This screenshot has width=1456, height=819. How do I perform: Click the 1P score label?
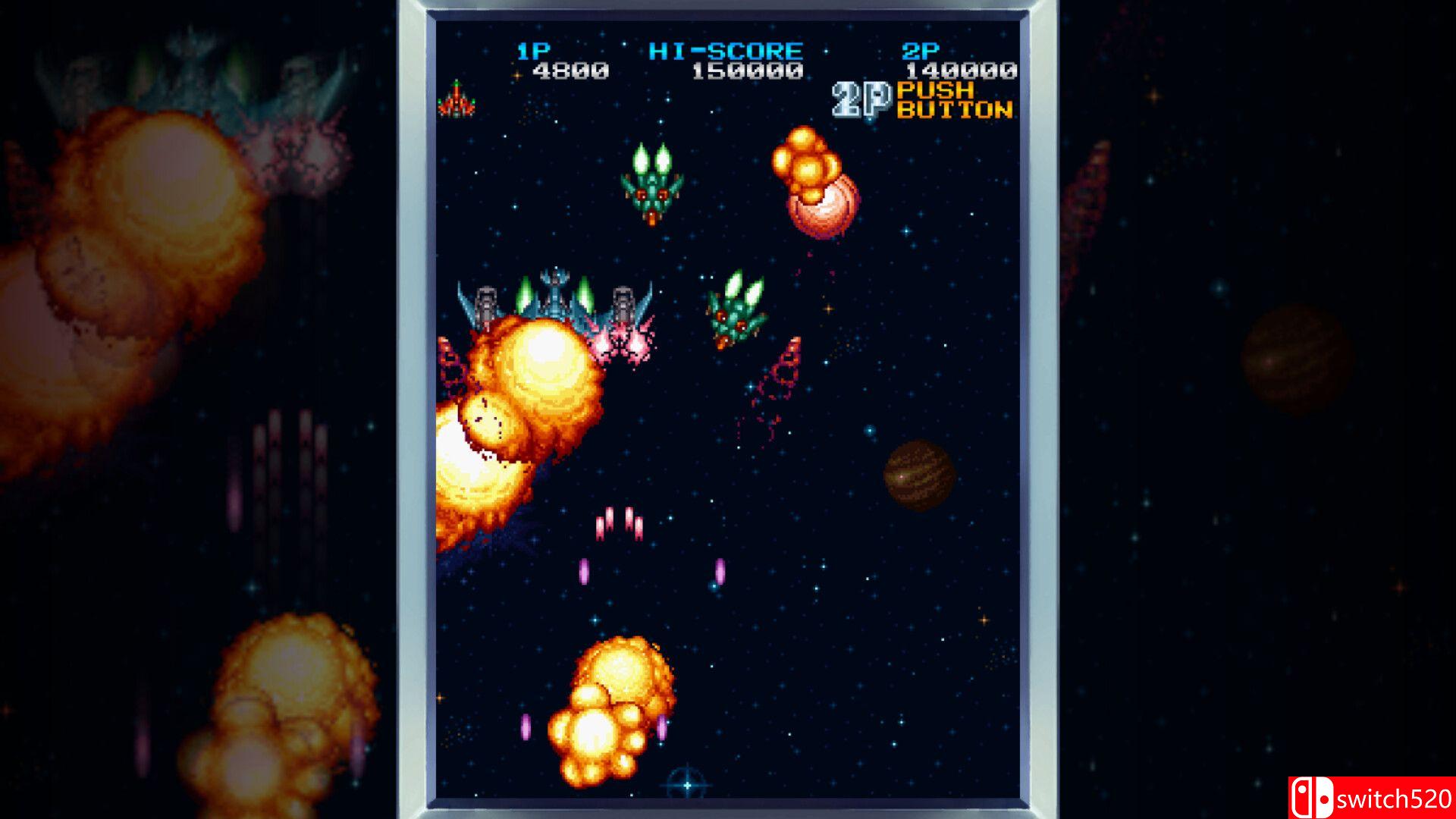(533, 51)
